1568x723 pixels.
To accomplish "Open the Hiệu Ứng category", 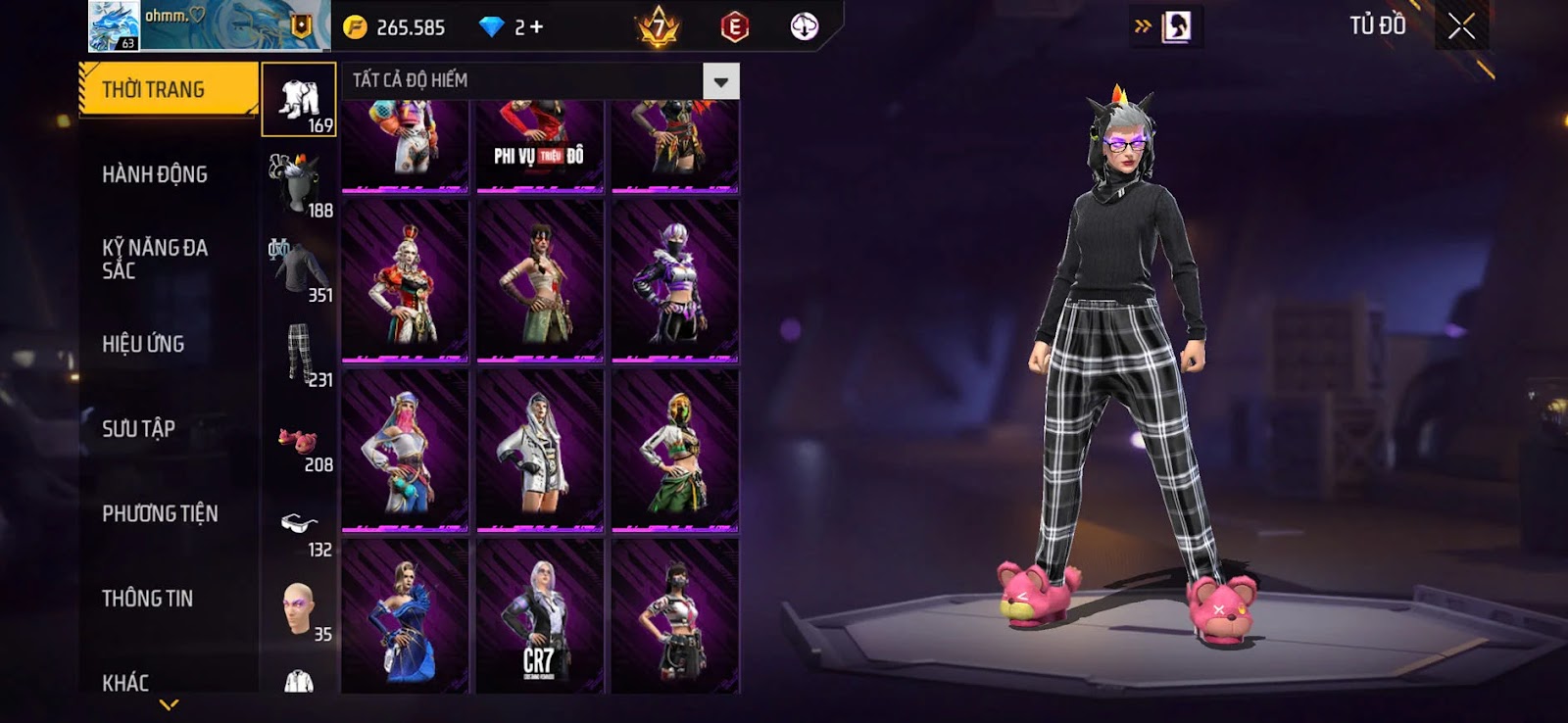I will [143, 344].
